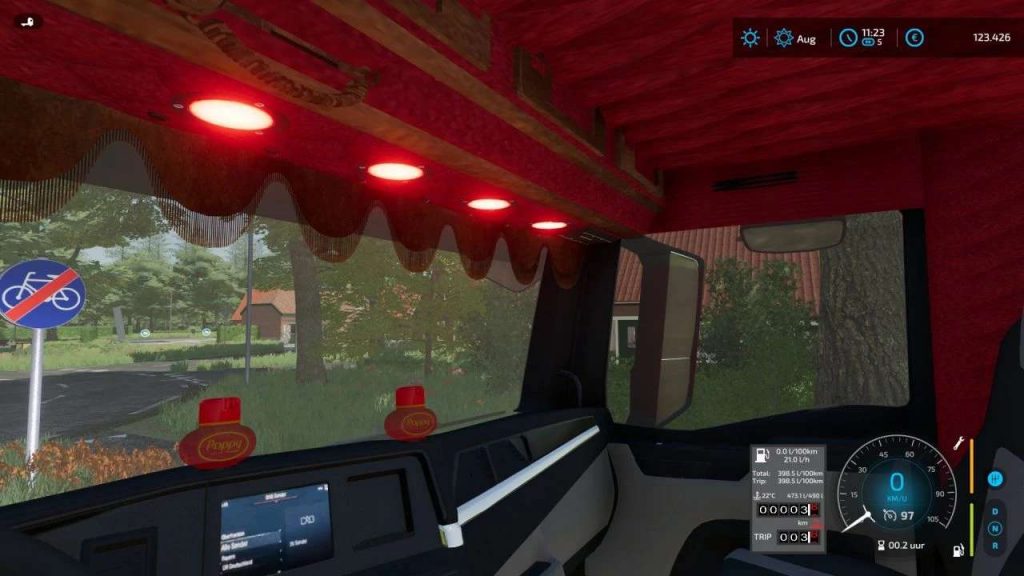Click the fuel pump icon beside green bar
Image resolution: width=1024 pixels, height=576 pixels.
[958, 549]
